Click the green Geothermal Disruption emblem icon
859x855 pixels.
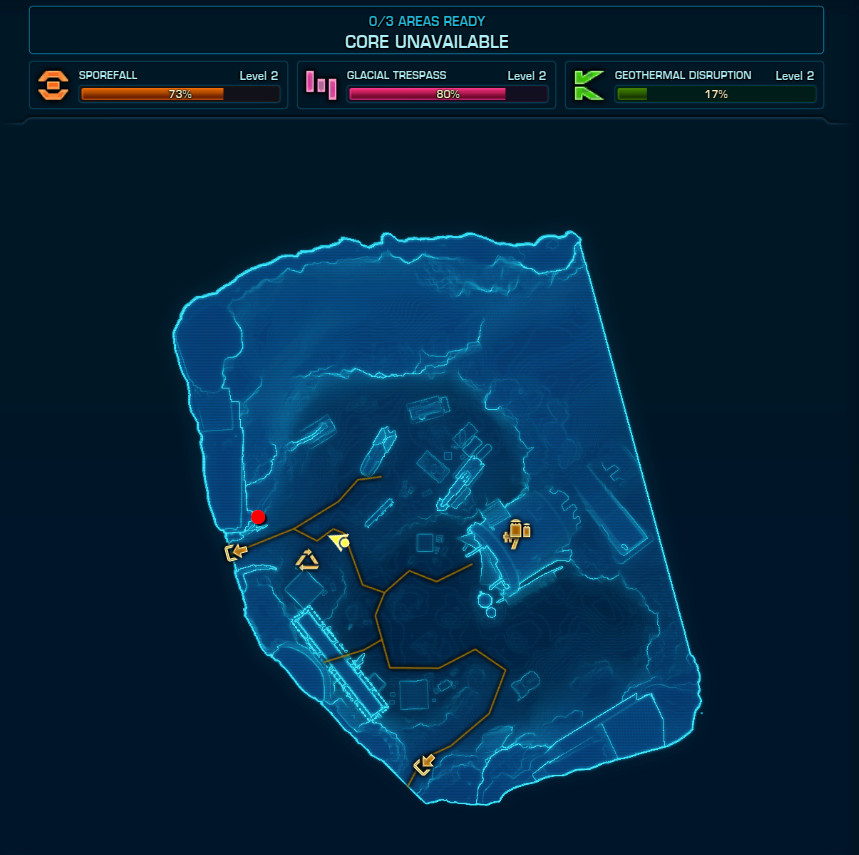click(x=588, y=85)
